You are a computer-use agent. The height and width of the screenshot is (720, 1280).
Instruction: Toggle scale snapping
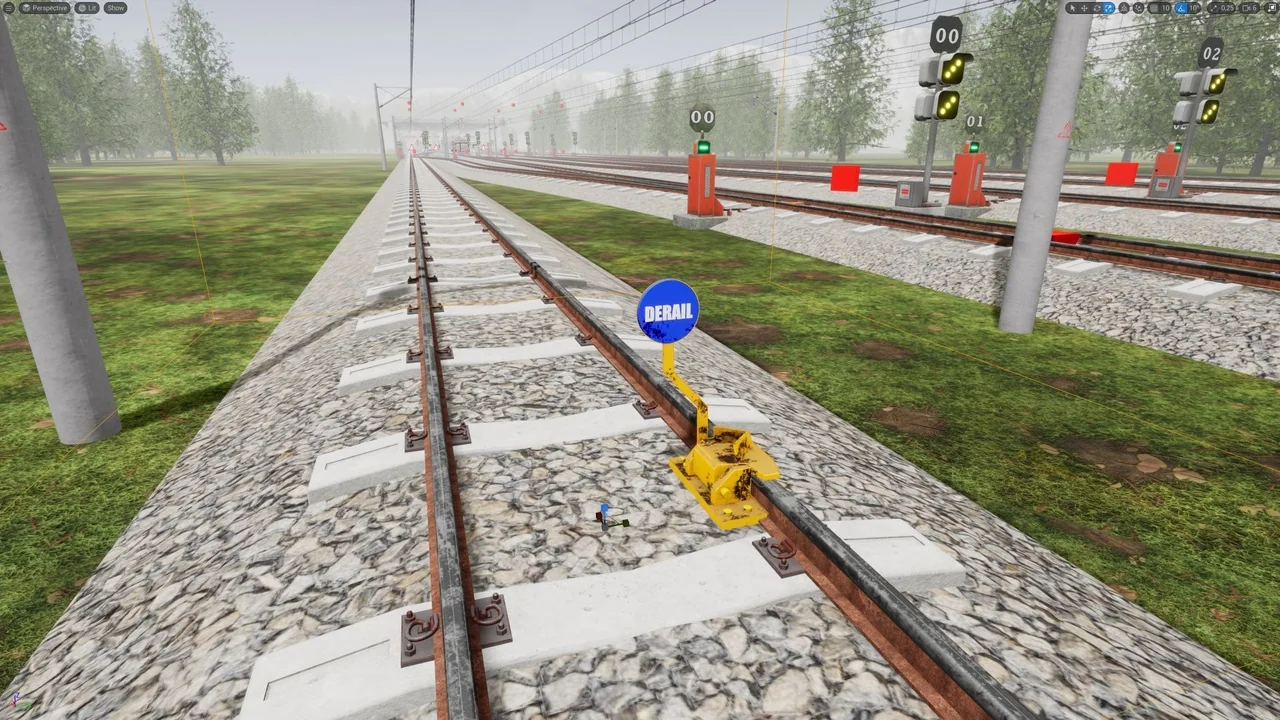[1214, 7]
